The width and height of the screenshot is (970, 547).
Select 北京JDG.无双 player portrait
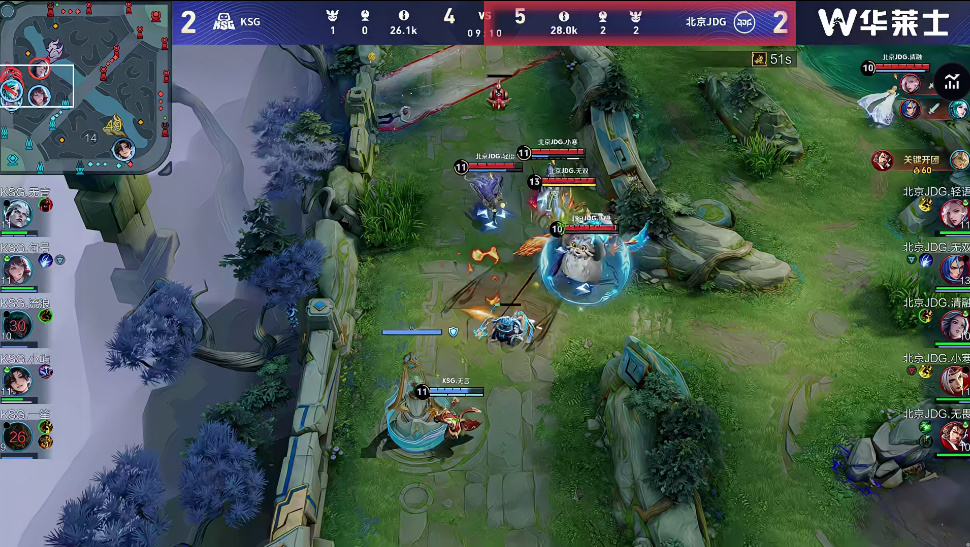[953, 268]
